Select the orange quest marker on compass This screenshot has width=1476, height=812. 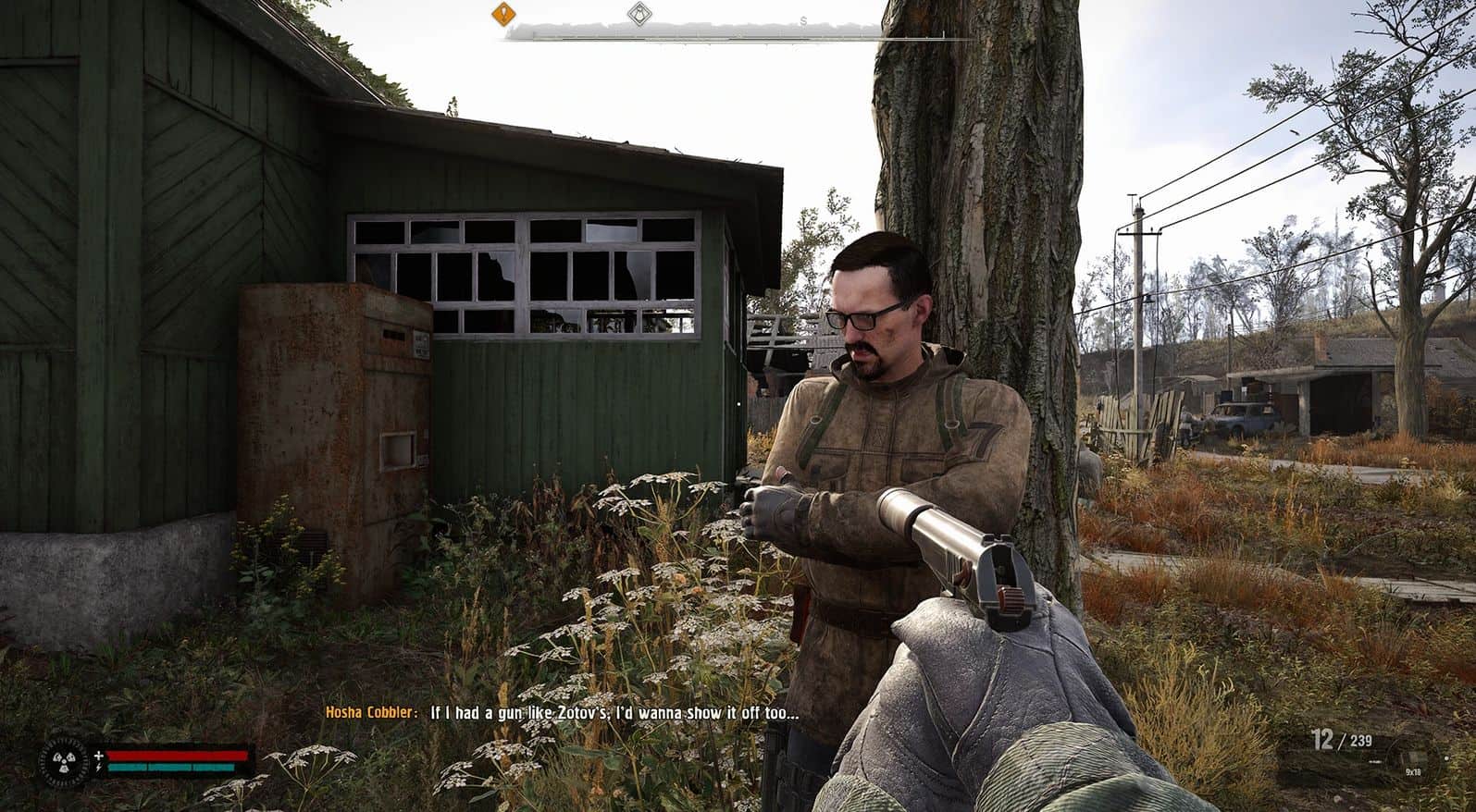503,13
